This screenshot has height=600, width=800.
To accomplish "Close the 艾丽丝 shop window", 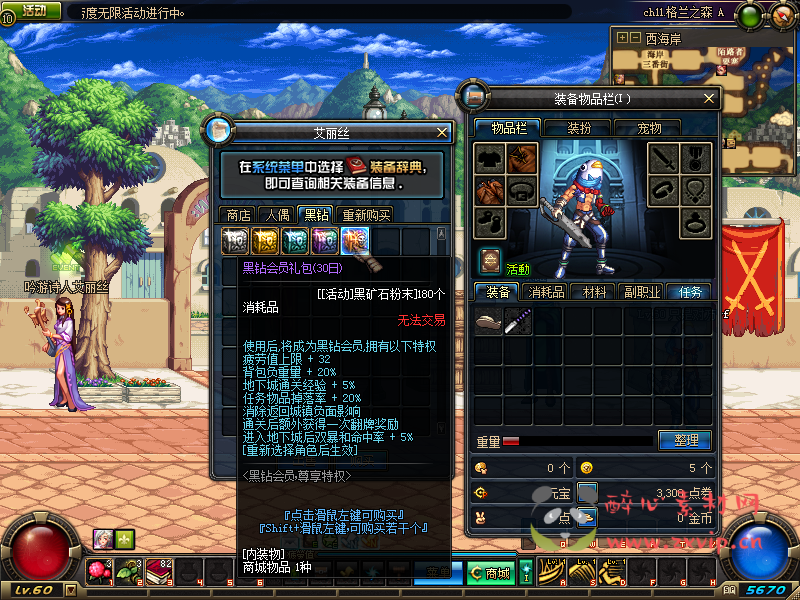I will pyautogui.click(x=442, y=132).
